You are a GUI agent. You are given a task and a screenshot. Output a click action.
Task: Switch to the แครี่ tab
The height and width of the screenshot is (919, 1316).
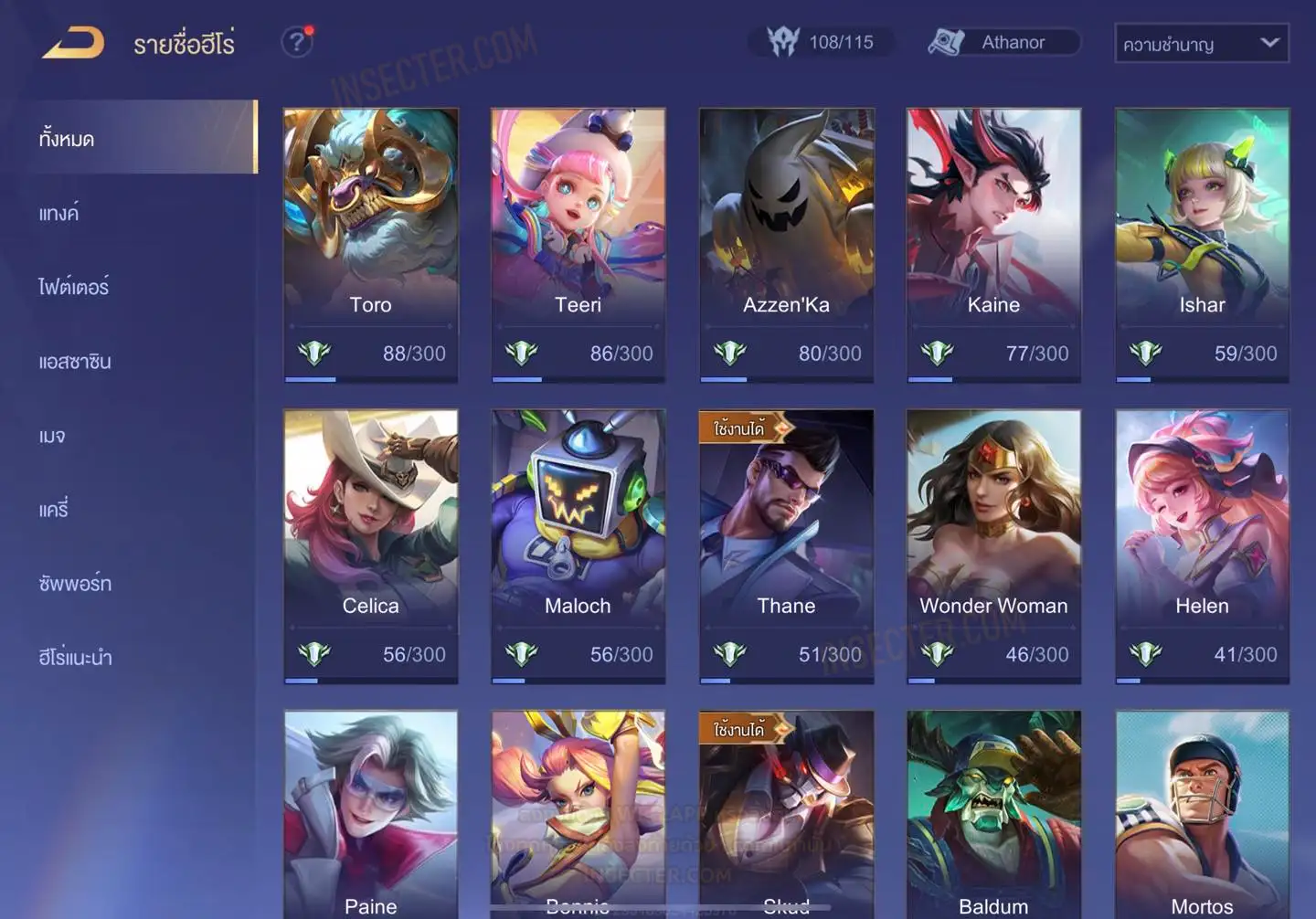tap(54, 509)
